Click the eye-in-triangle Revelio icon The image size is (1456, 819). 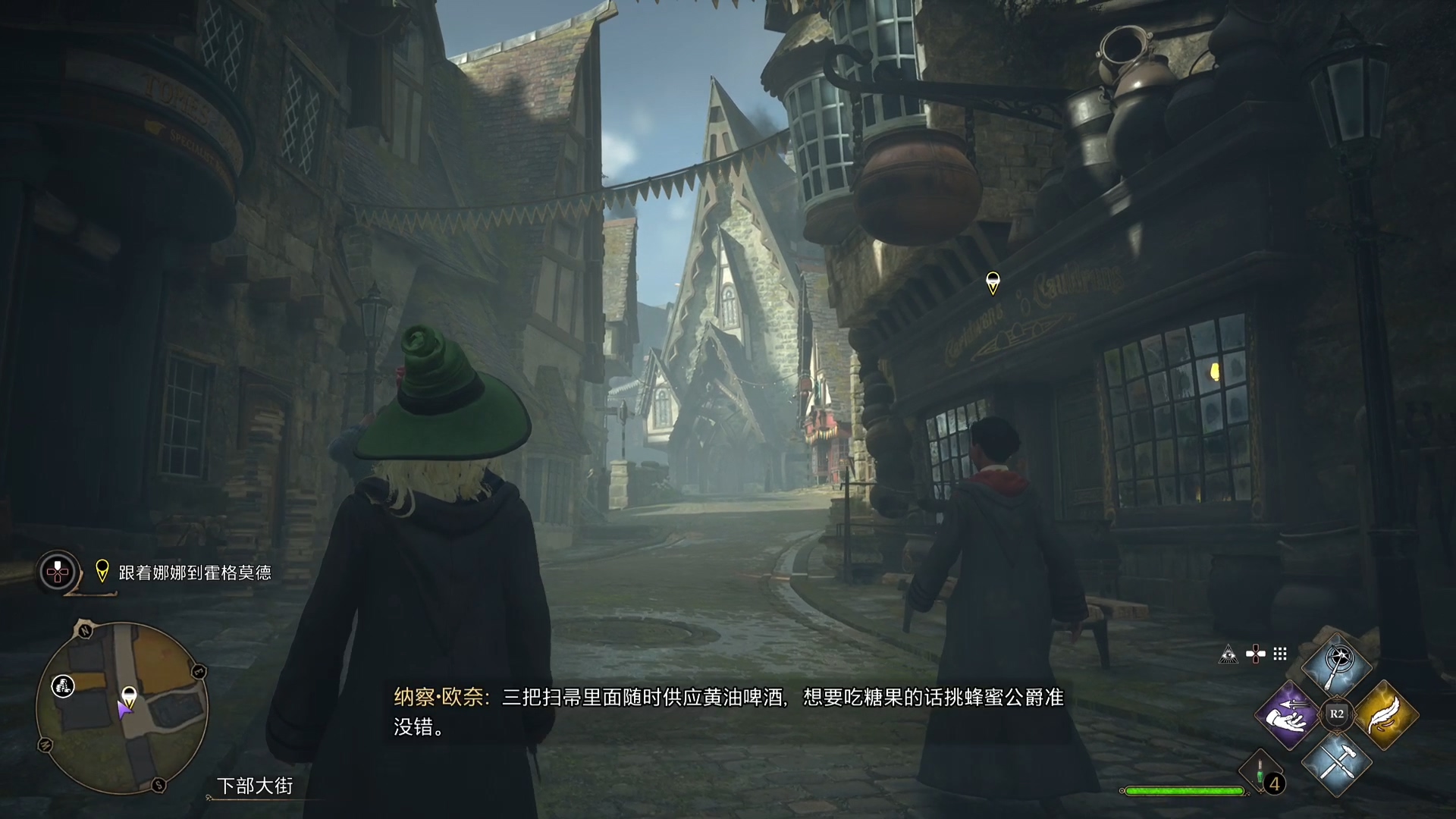pos(1228,654)
